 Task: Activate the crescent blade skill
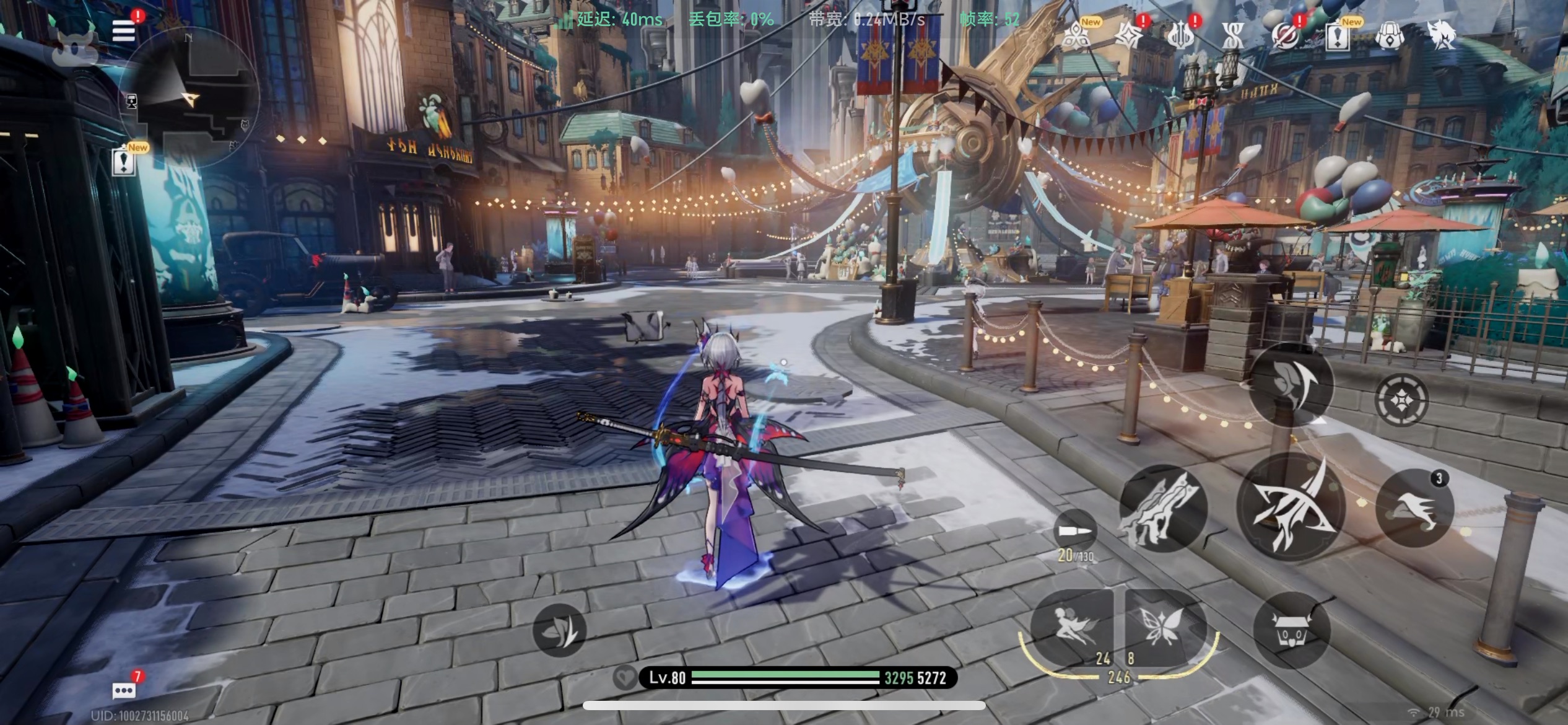[x=1291, y=384]
